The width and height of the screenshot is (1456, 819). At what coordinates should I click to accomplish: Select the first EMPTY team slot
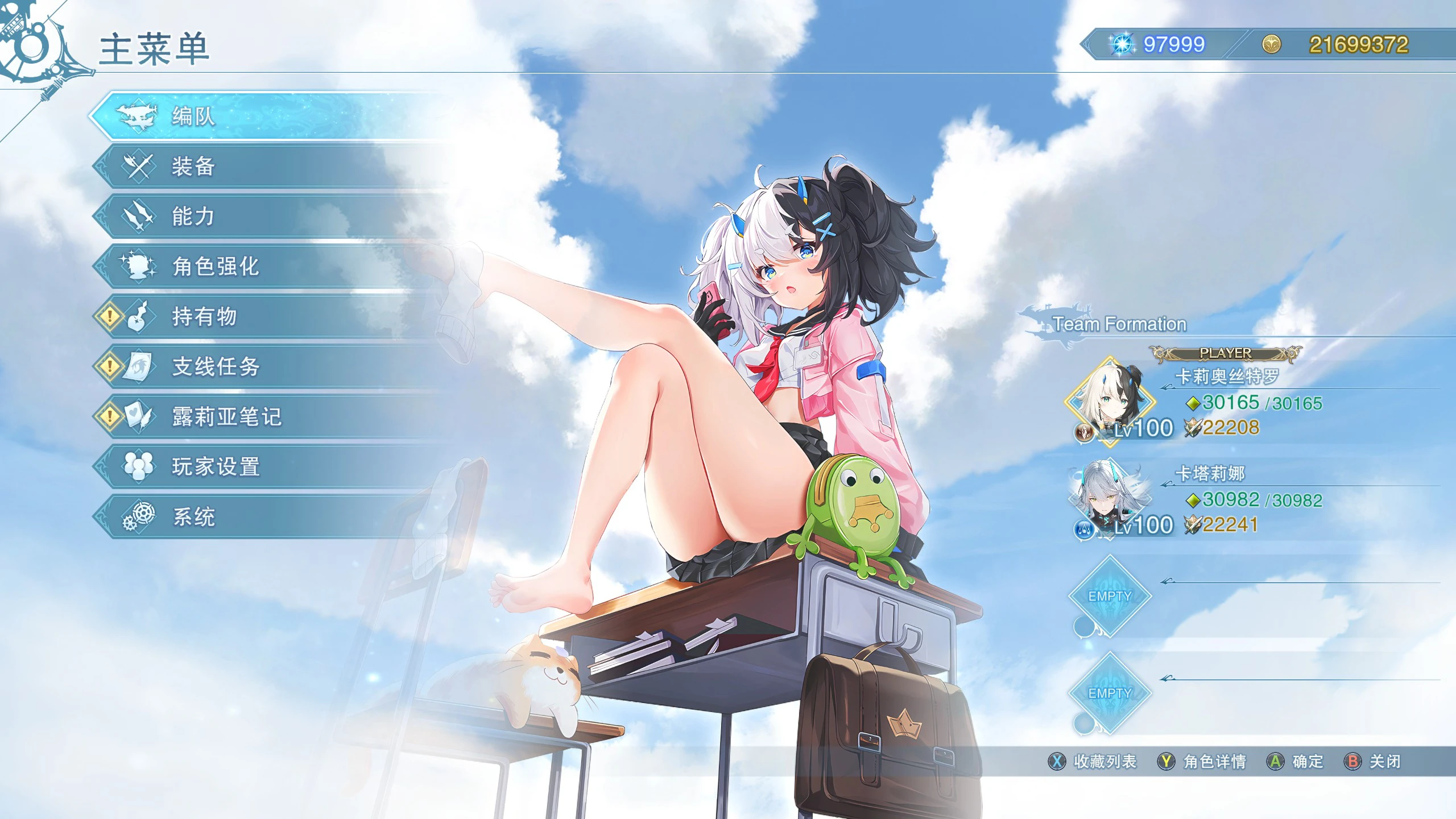tap(1109, 597)
